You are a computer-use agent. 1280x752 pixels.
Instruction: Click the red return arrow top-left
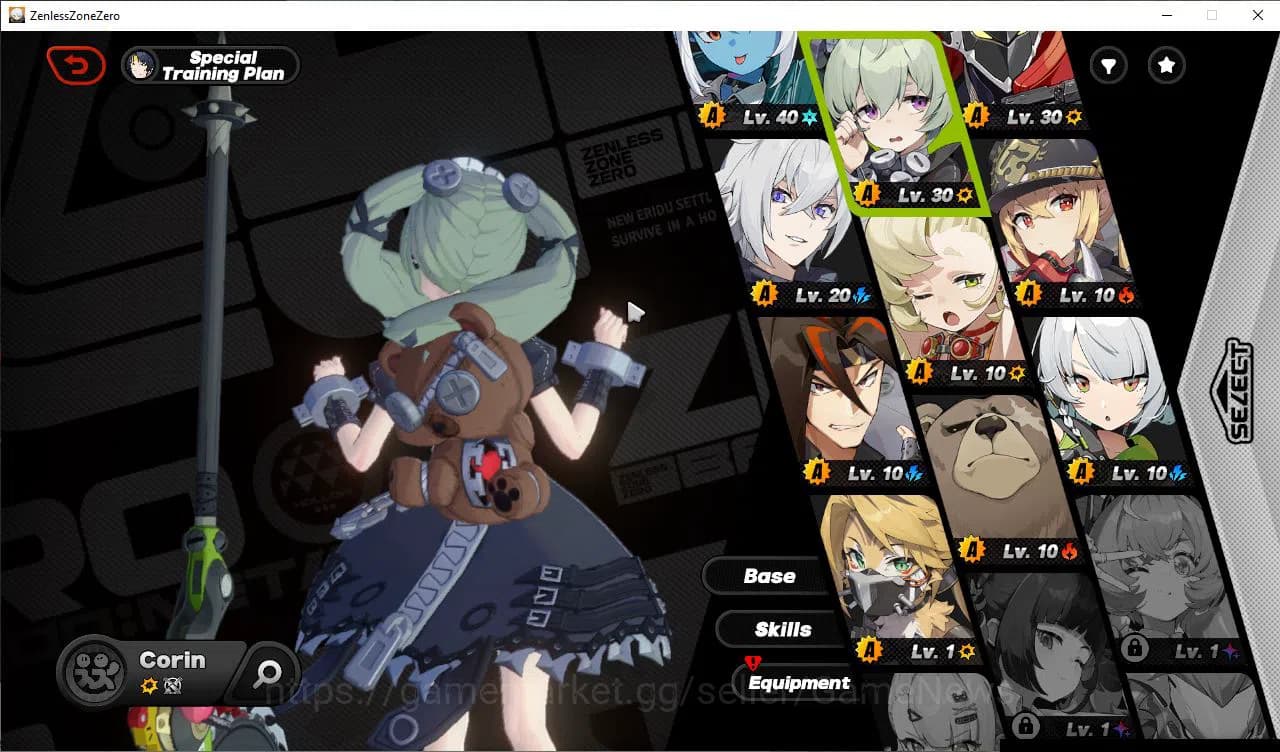click(76, 64)
